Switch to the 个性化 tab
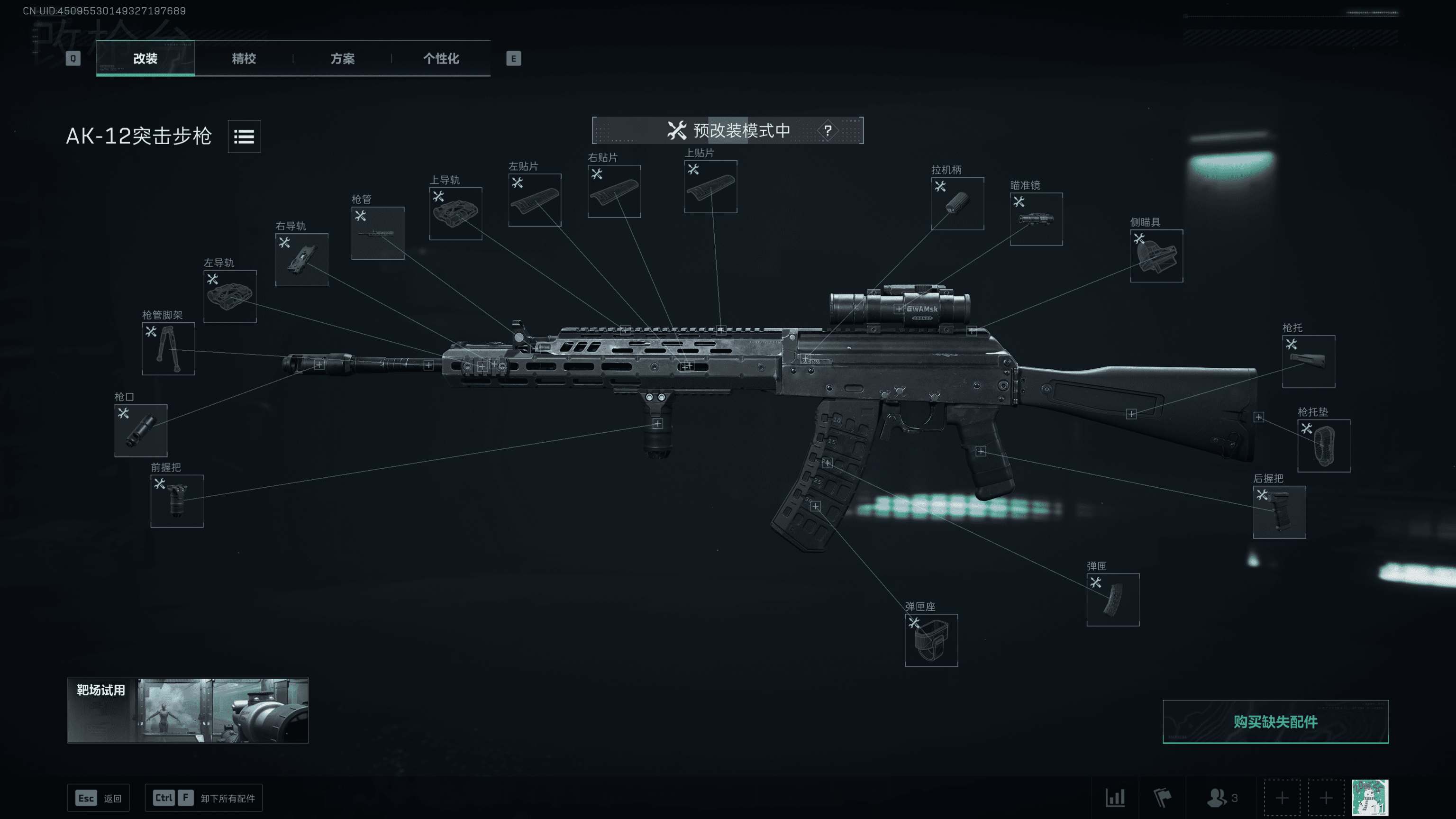 441,59
